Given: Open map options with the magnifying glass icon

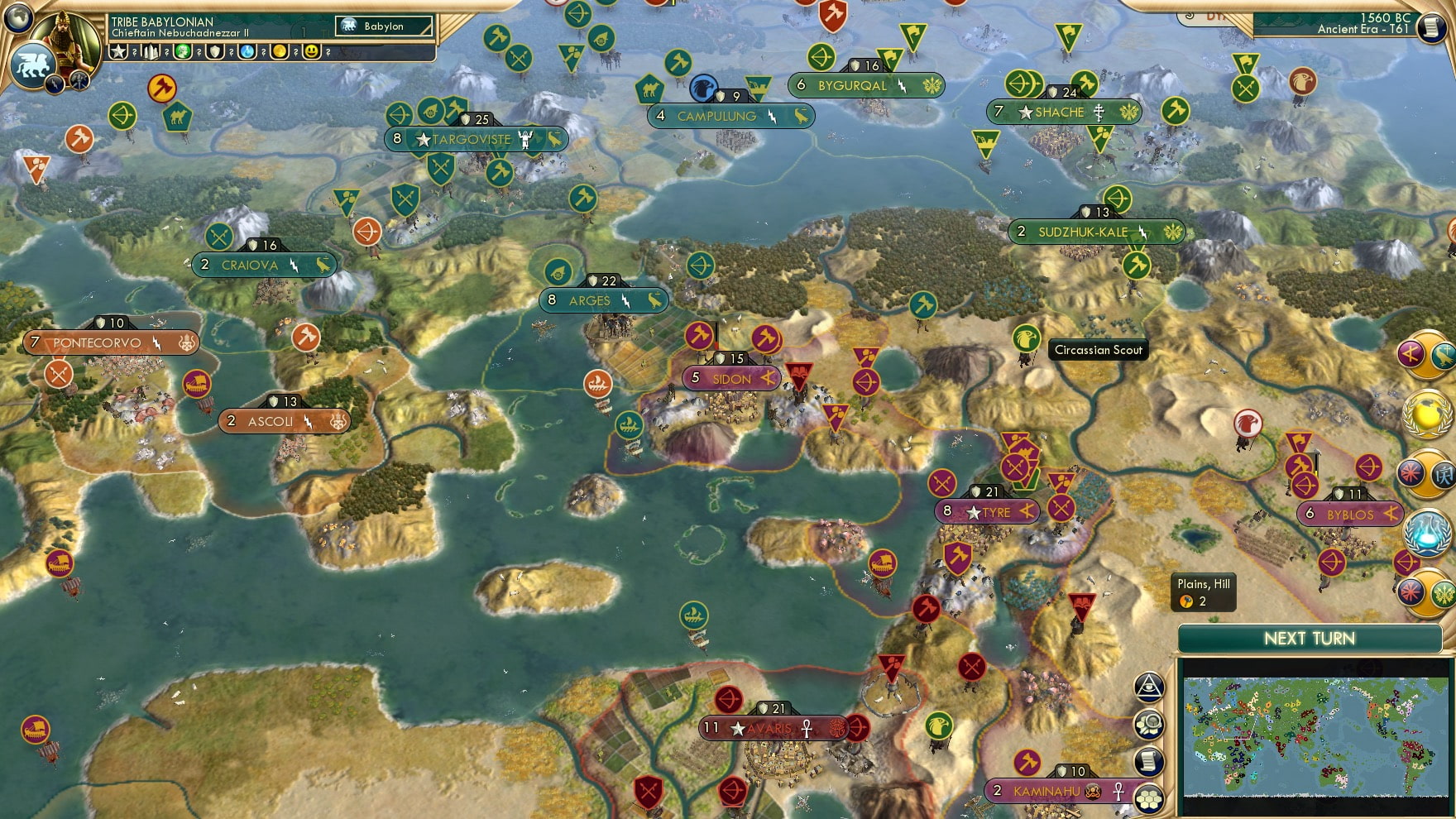Looking at the screenshot, I should click(1150, 721).
